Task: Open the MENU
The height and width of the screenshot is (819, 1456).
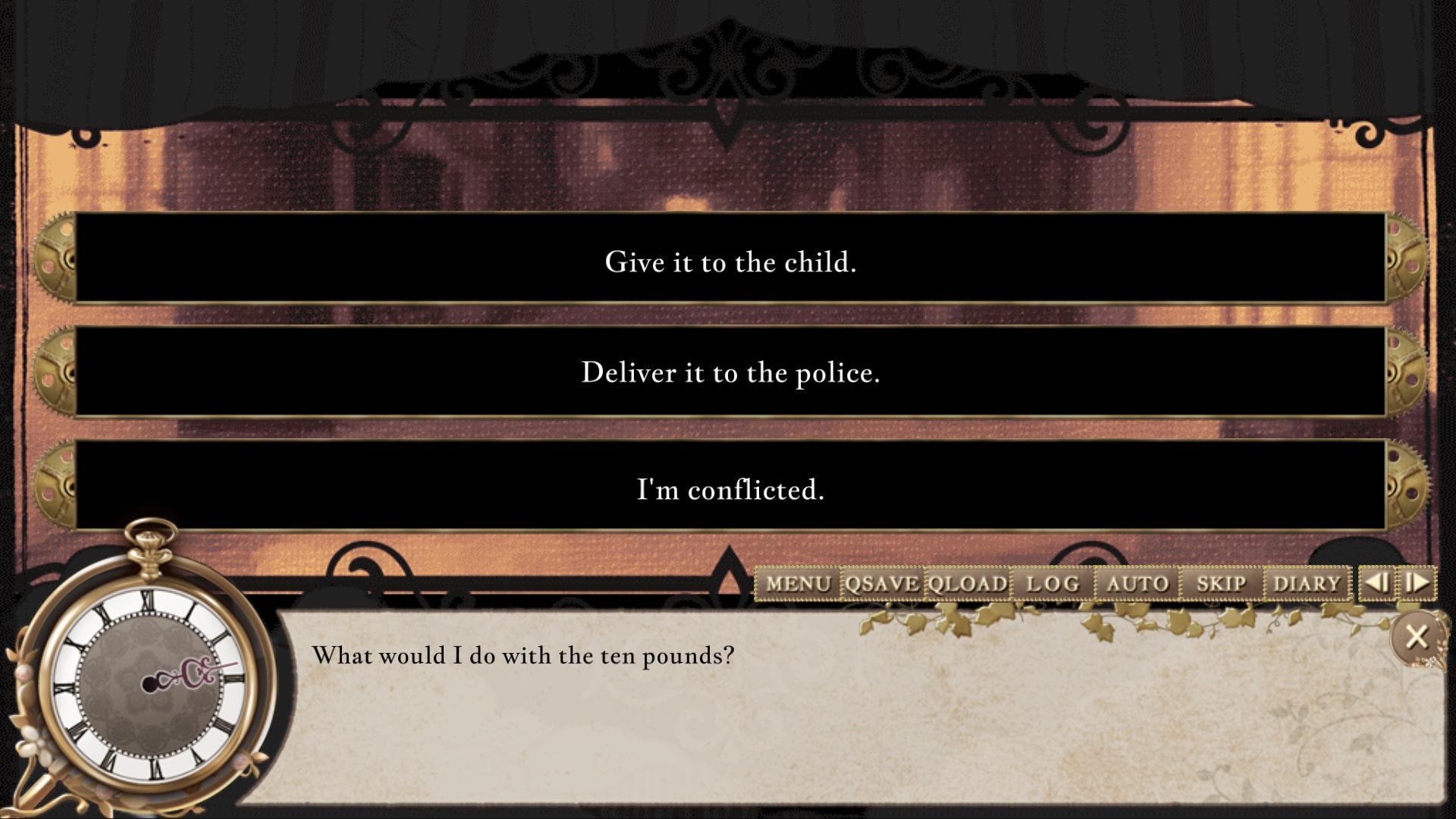Action: click(799, 584)
